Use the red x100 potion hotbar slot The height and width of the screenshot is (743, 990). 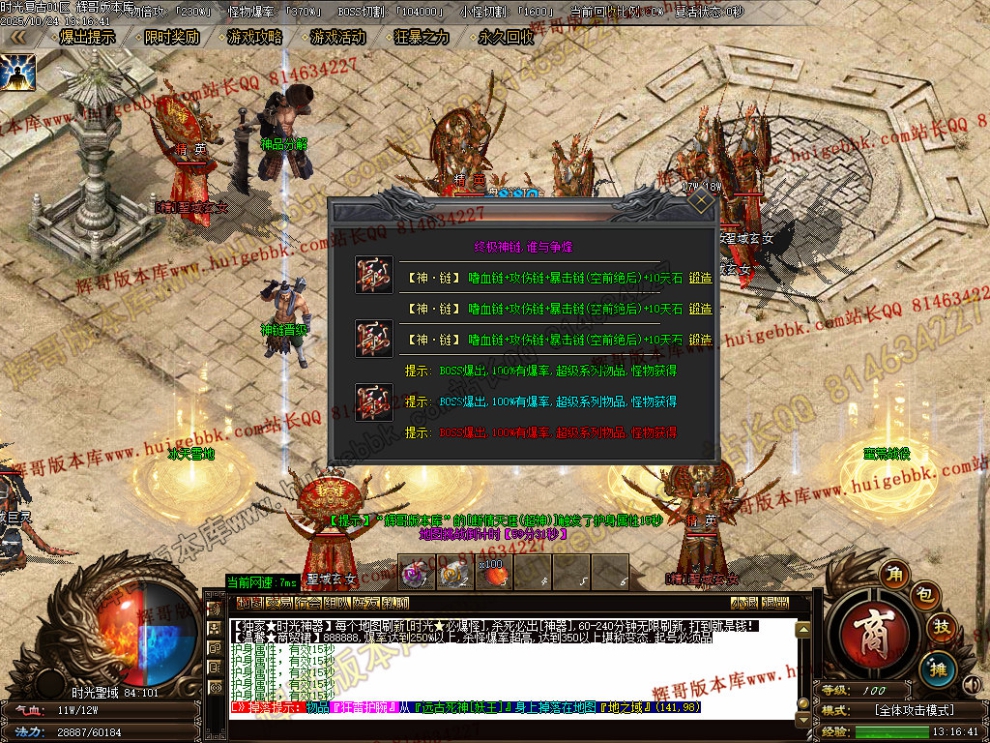495,573
